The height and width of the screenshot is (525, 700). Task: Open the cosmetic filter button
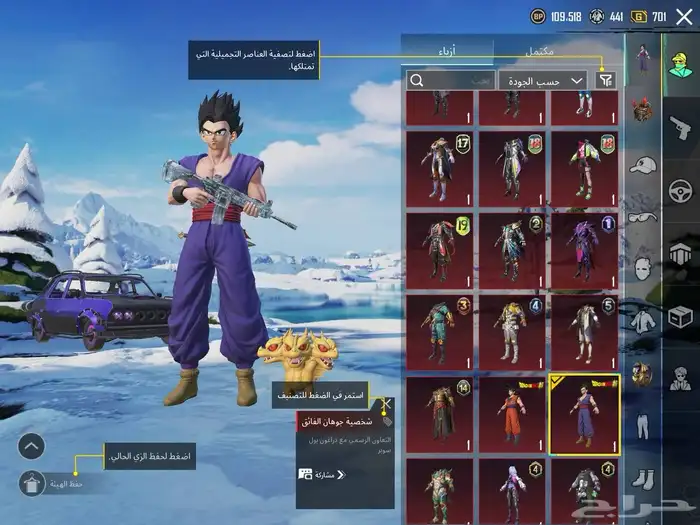point(605,80)
